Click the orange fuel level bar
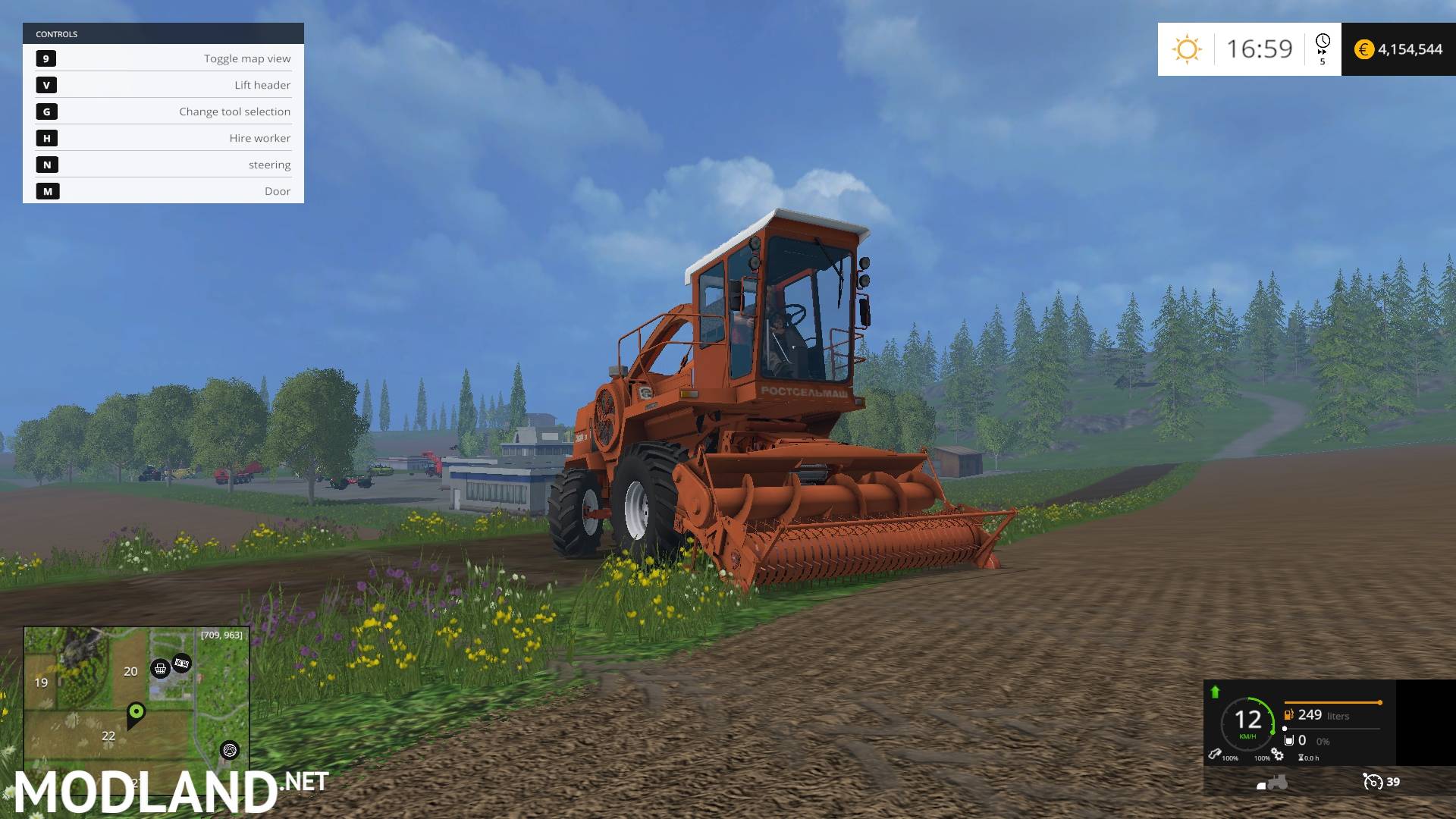Viewport: 1456px width, 819px height. tap(1332, 702)
